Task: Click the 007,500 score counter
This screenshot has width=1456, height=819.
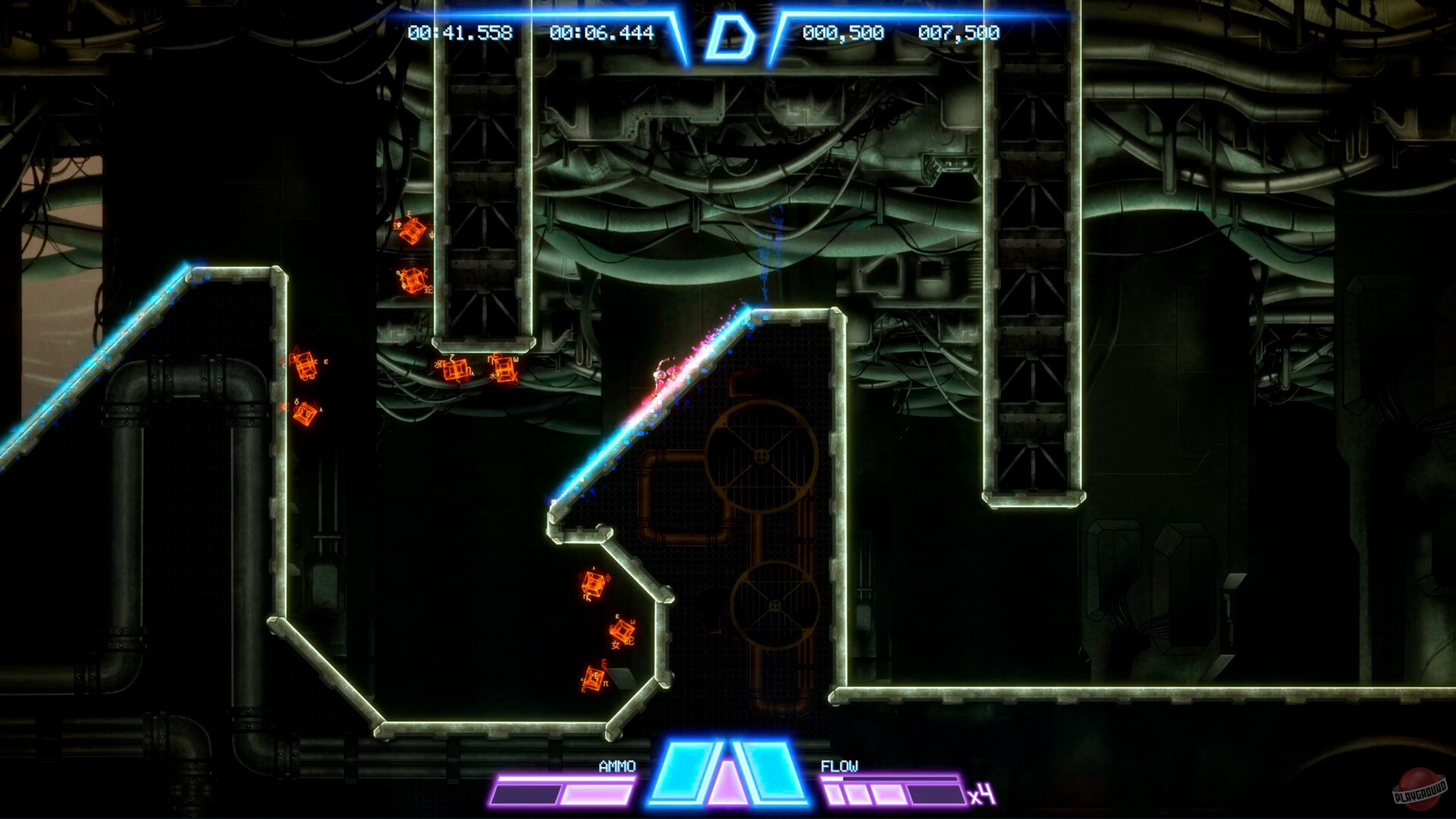Action: click(959, 33)
